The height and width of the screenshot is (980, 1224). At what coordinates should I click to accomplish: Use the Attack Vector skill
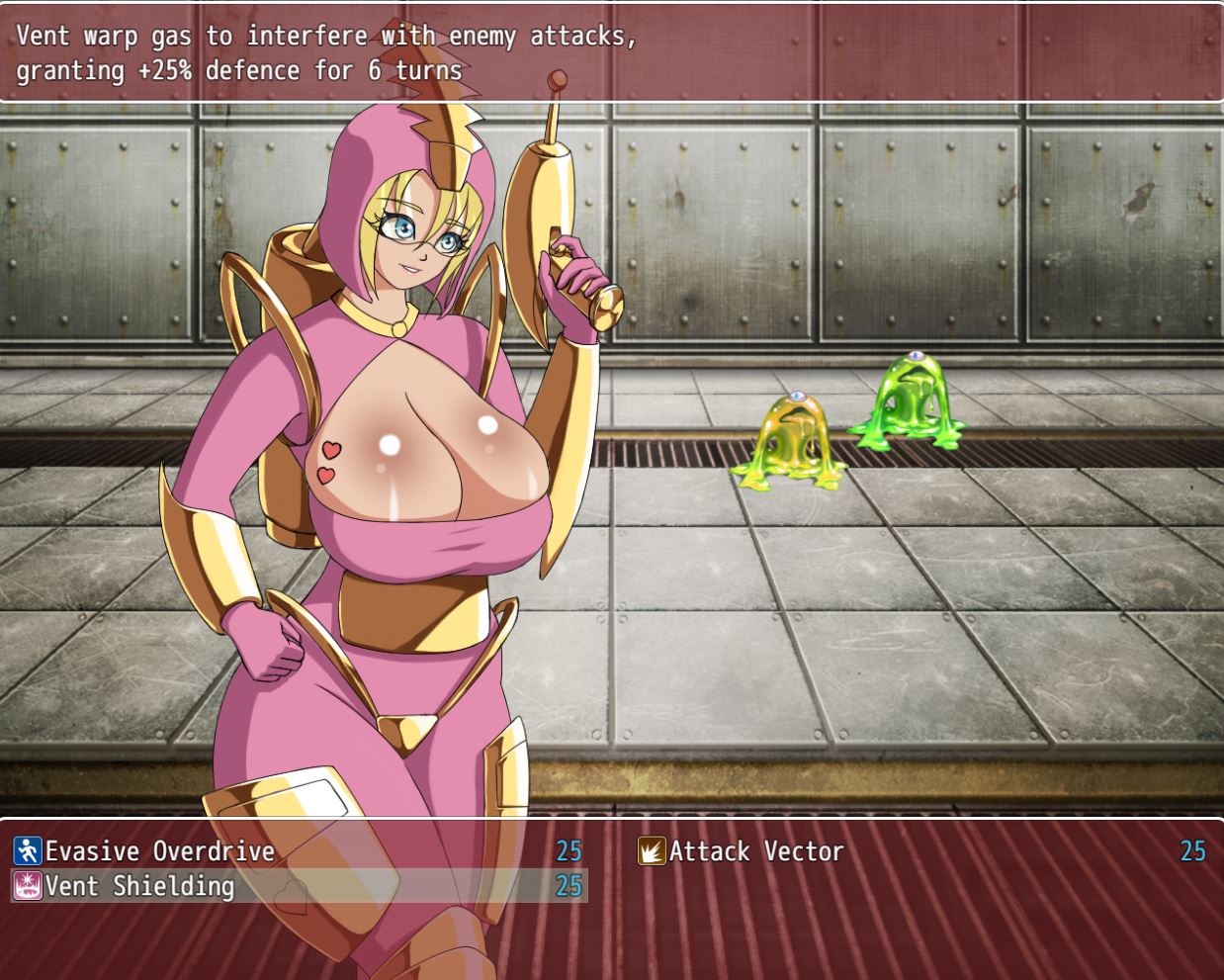pos(755,851)
